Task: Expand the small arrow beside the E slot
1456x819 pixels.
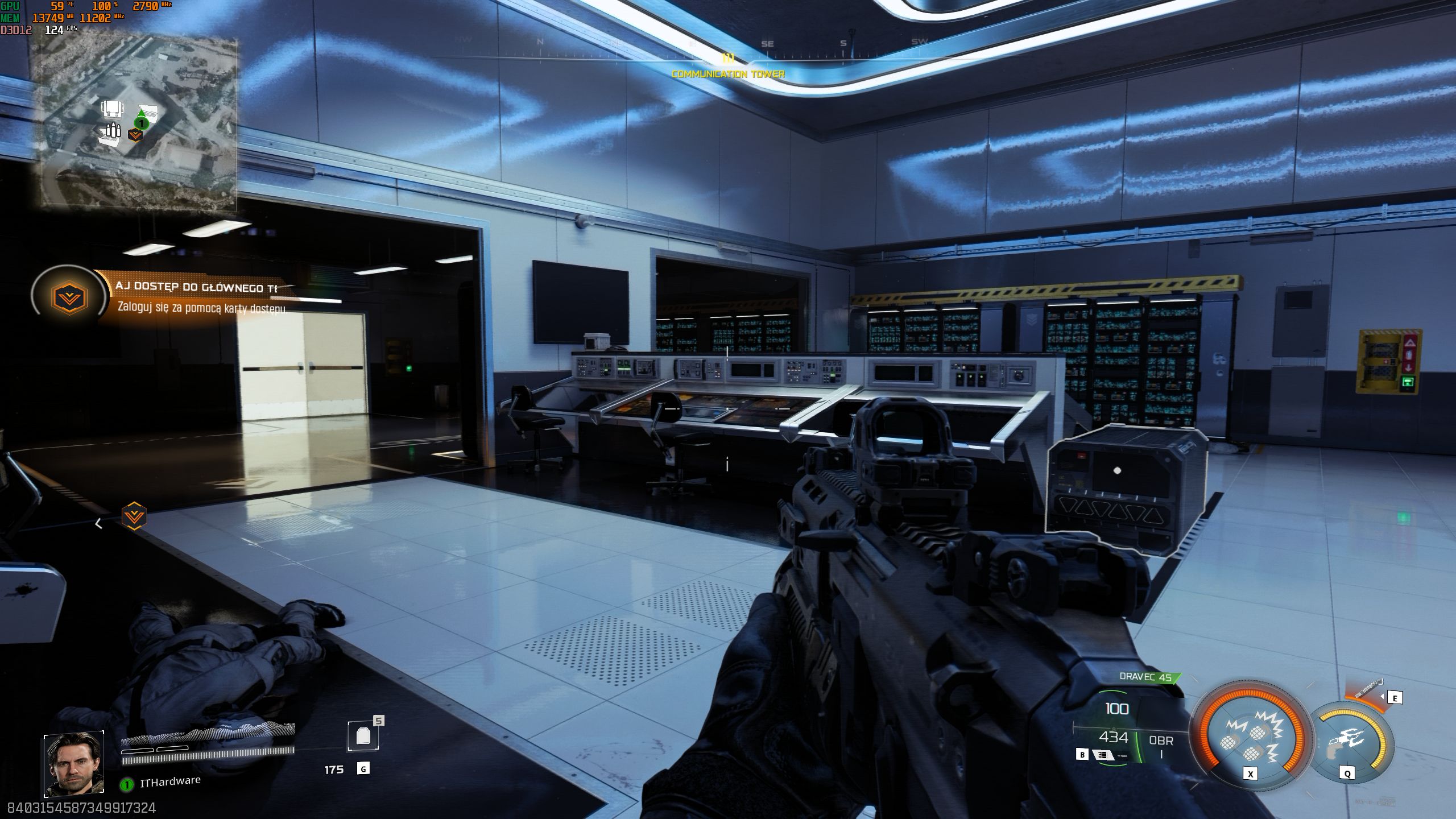Action: point(1382,696)
